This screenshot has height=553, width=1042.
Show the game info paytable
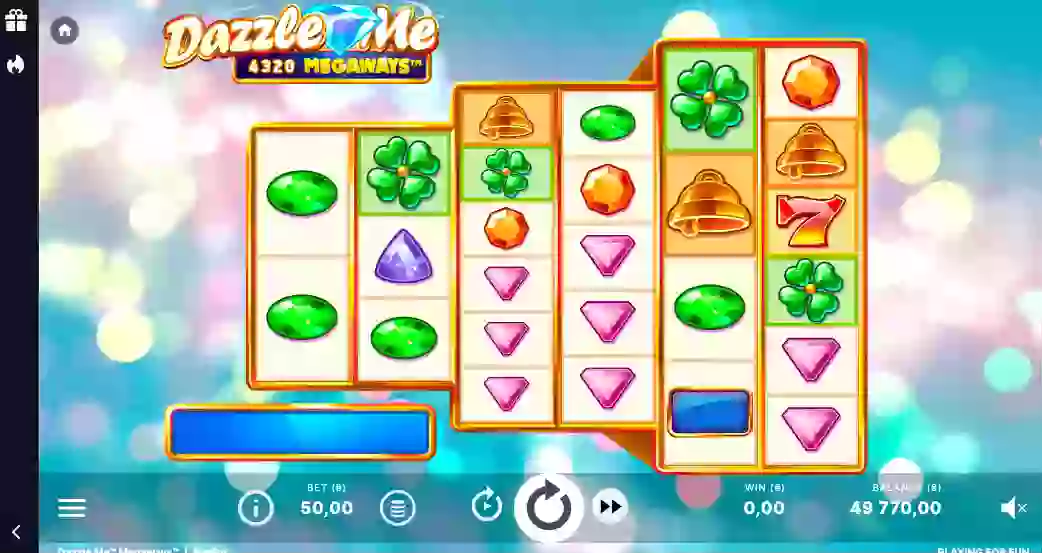(x=255, y=508)
